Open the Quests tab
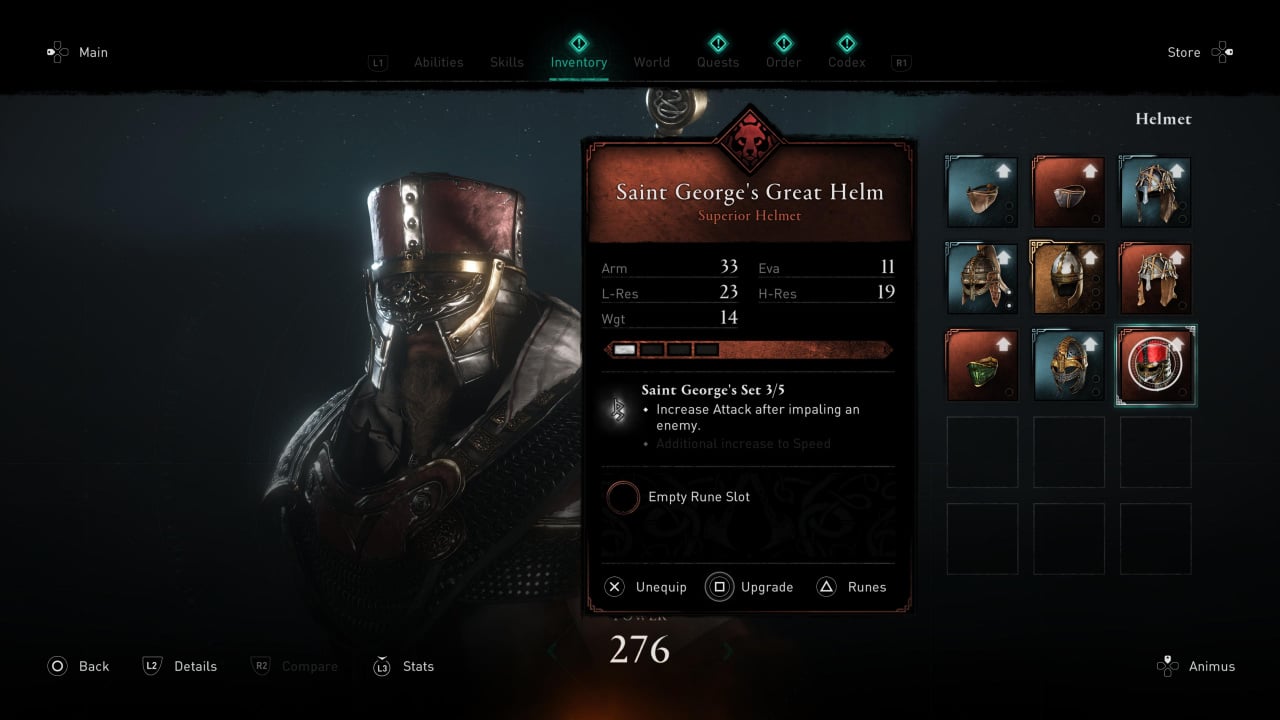The height and width of the screenshot is (720, 1280). coord(717,62)
